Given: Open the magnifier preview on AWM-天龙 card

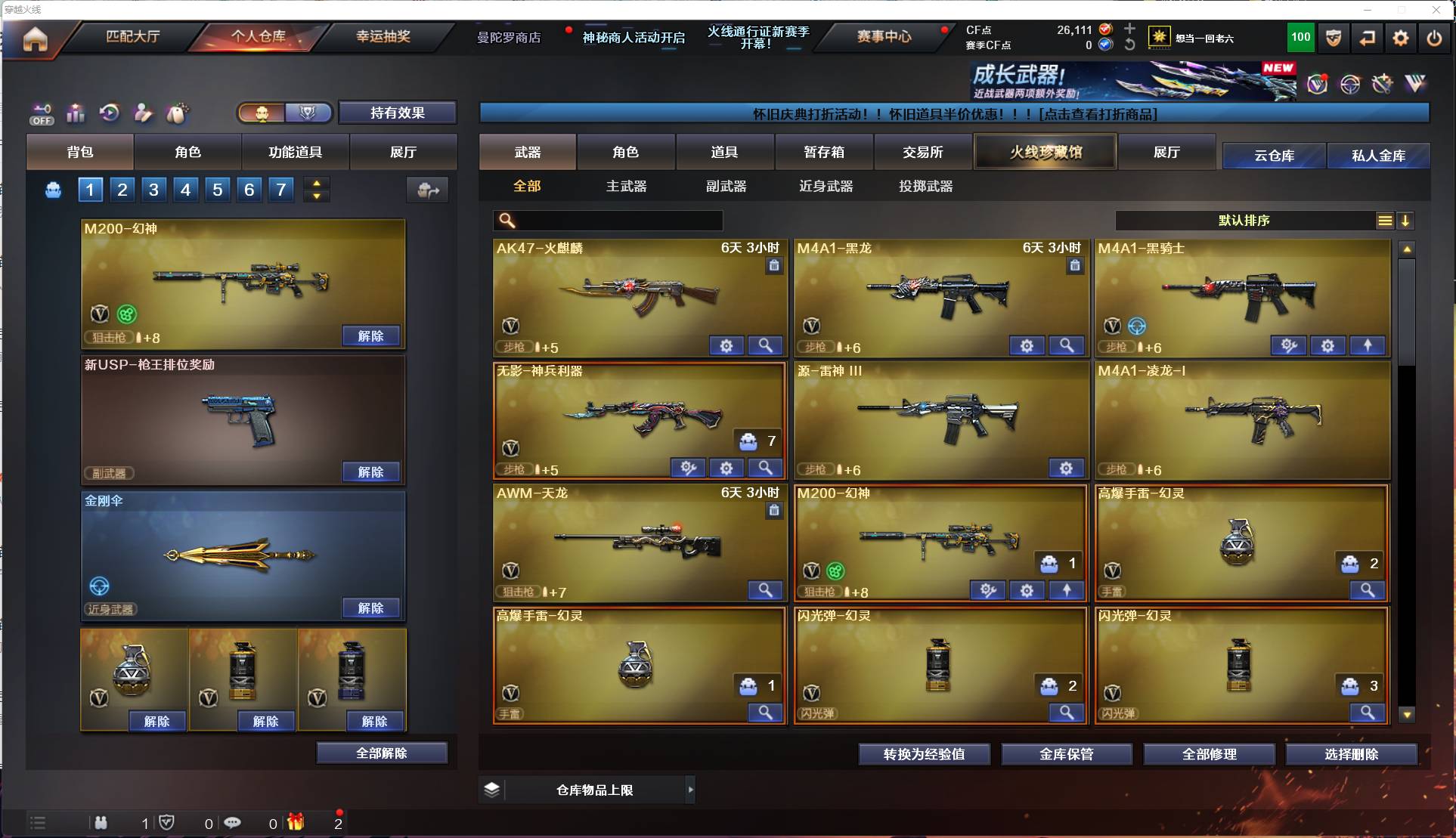Looking at the screenshot, I should pyautogui.click(x=765, y=590).
